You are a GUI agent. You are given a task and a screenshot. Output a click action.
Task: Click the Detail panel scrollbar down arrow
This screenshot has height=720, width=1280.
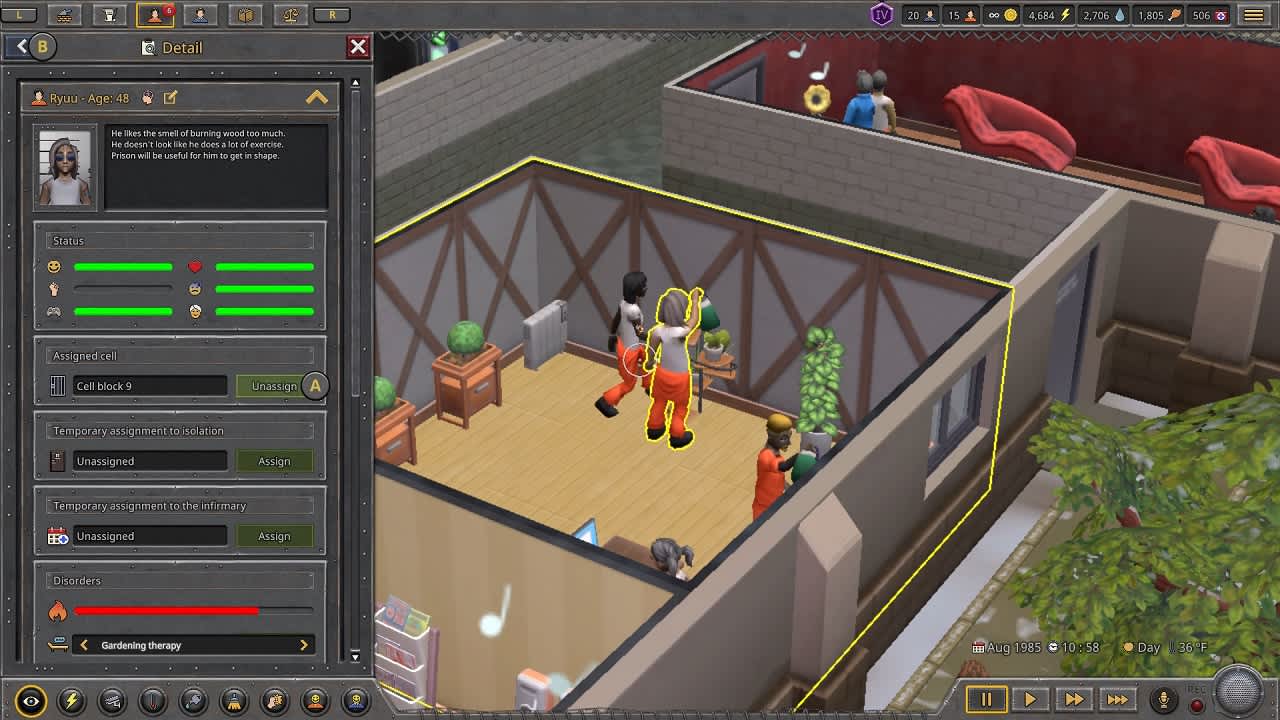pyautogui.click(x=355, y=658)
